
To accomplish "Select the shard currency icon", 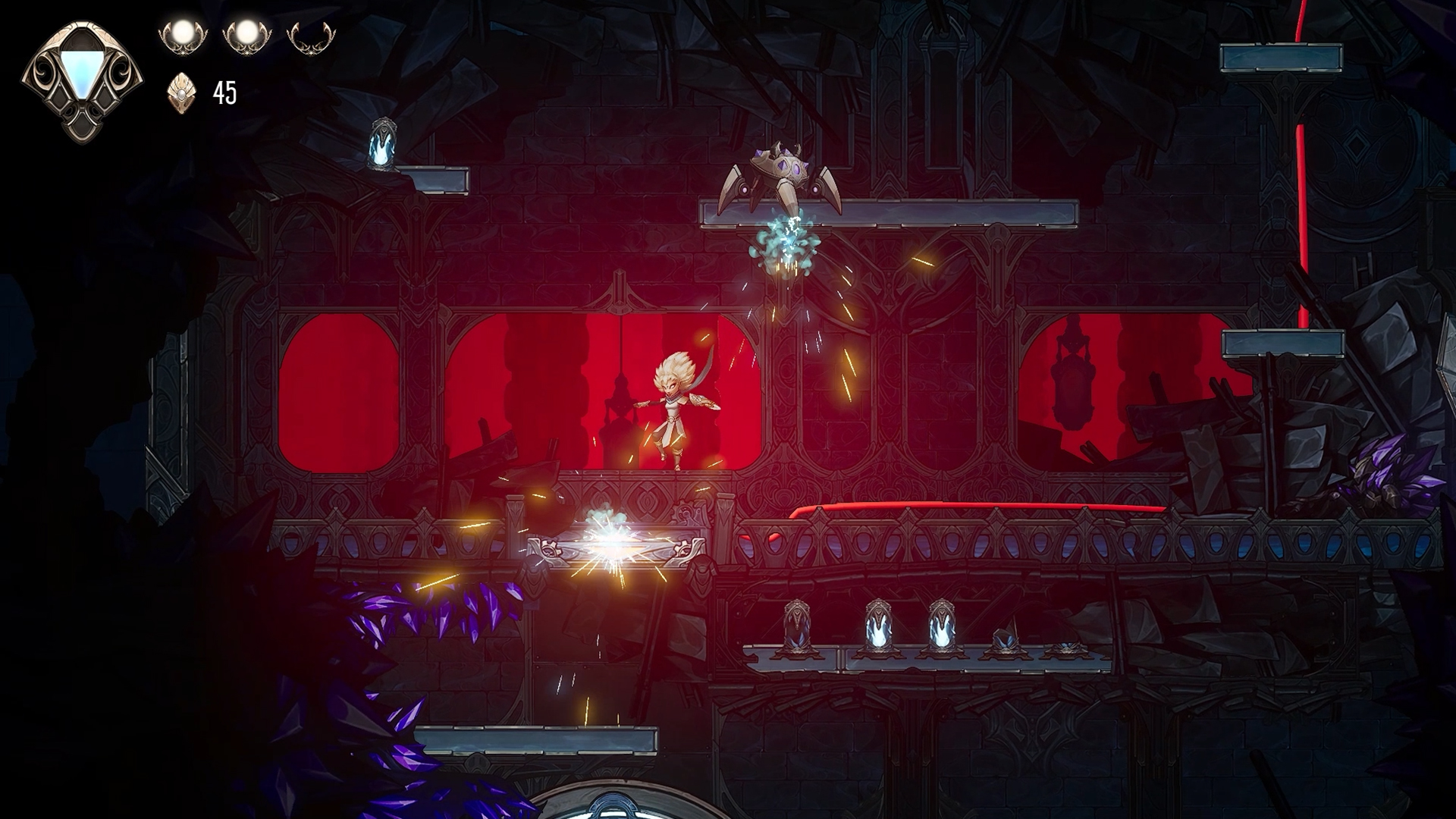I will tap(181, 93).
